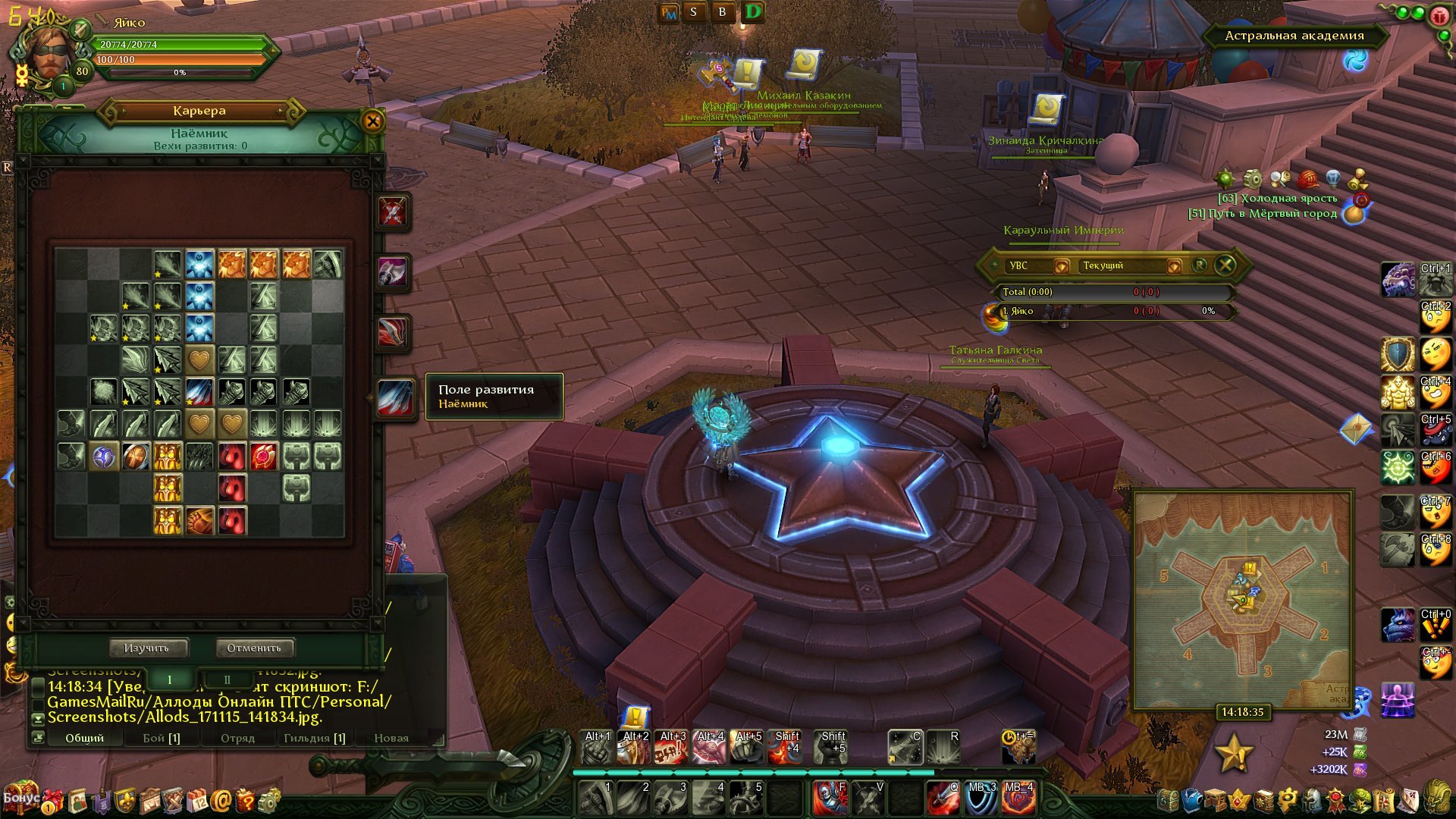Click the Отменить button
The image size is (1456, 819).
point(254,648)
